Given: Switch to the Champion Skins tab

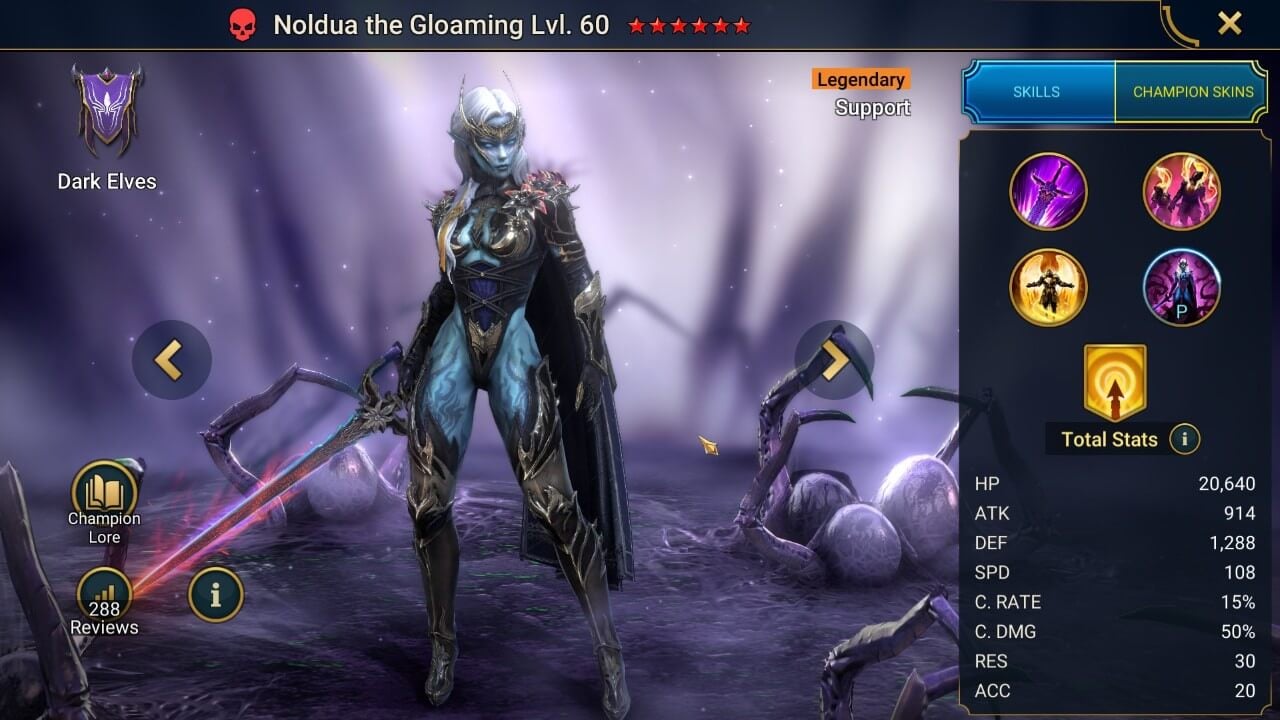Looking at the screenshot, I should point(1192,91).
